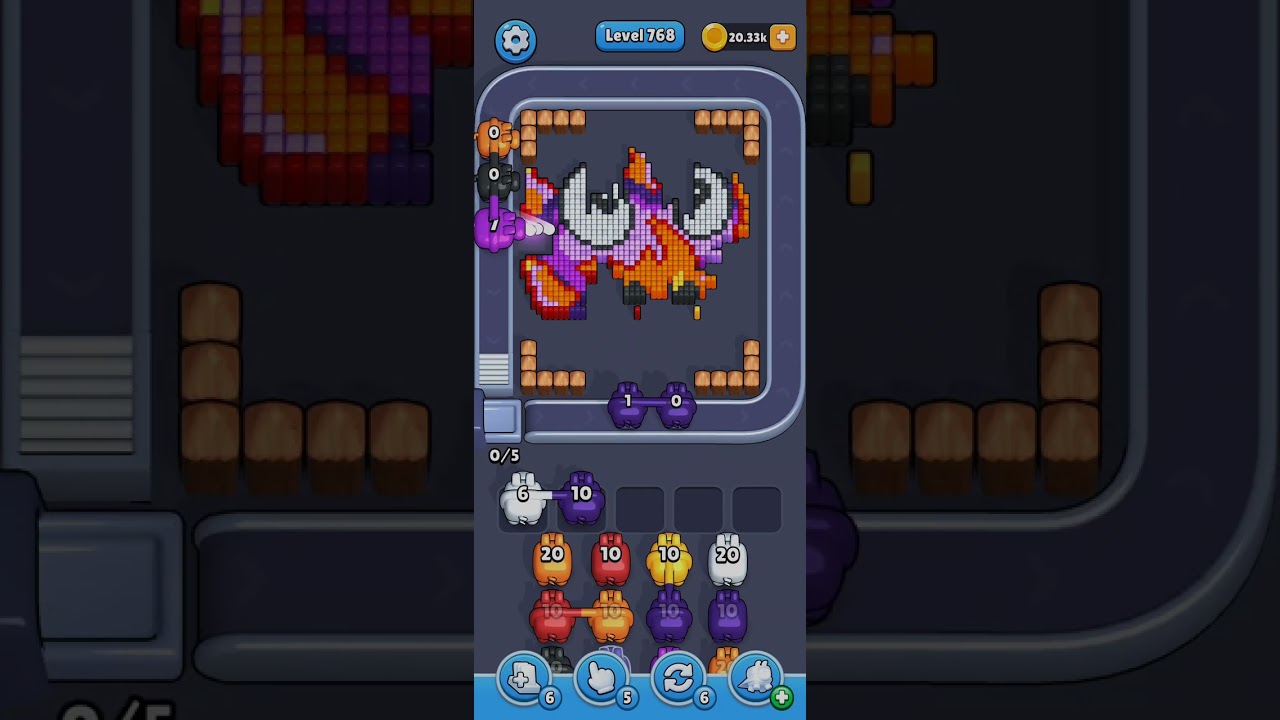Screen dimensions: 1280x720
Task: Select the purple shooter numbered 10 in tray
Action: (x=581, y=499)
